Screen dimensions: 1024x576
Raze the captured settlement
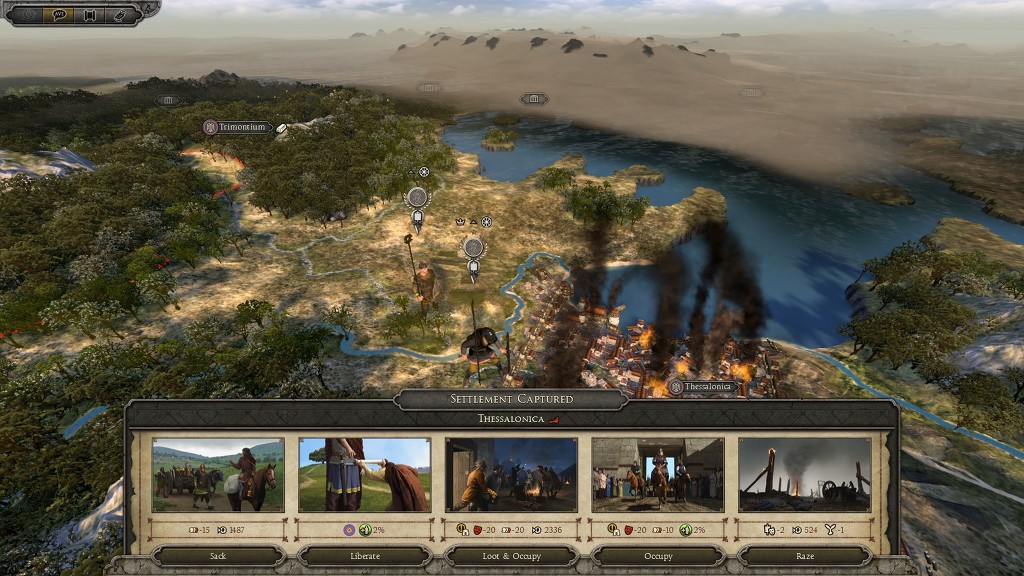804,555
